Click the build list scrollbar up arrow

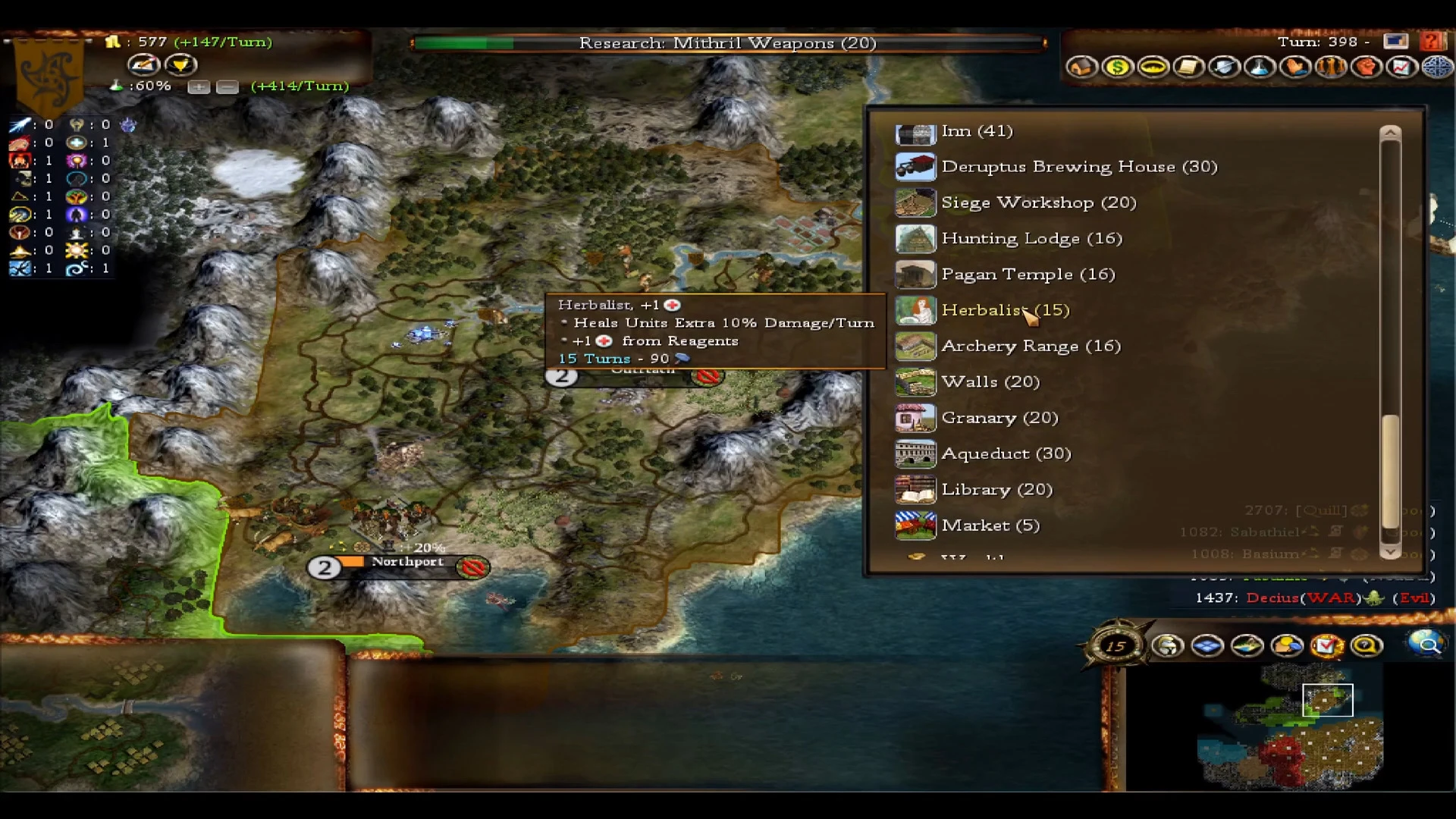(1390, 132)
